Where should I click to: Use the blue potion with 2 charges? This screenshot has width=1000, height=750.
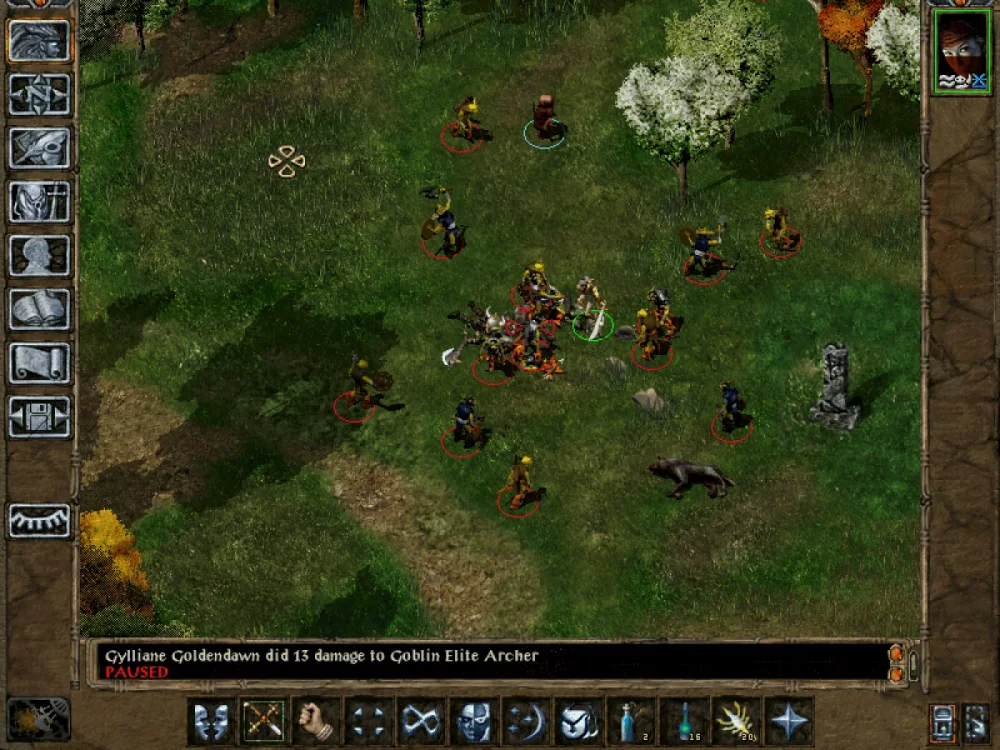tap(632, 721)
